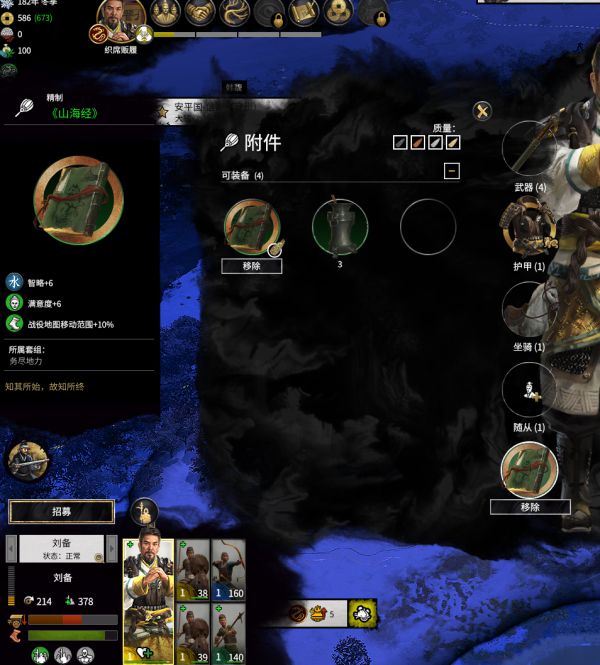Open the mount equipment slot
The image size is (600, 665).
[529, 308]
